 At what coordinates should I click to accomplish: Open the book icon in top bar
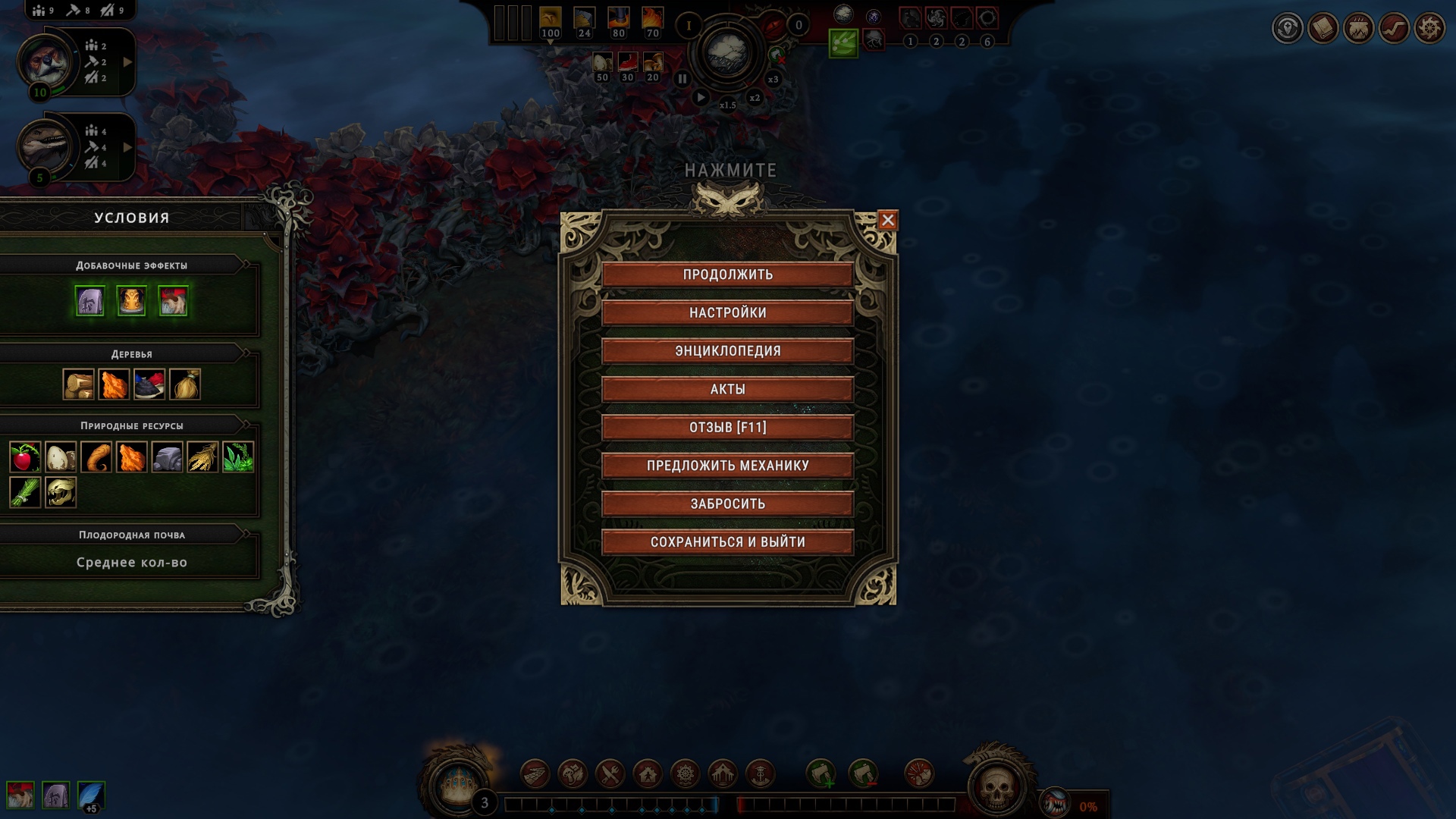(1323, 29)
